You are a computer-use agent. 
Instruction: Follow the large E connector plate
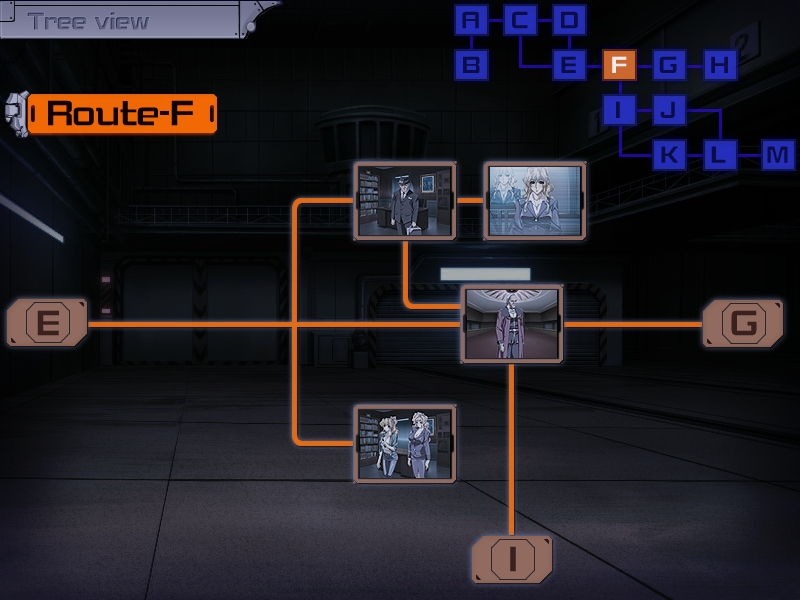(47, 323)
